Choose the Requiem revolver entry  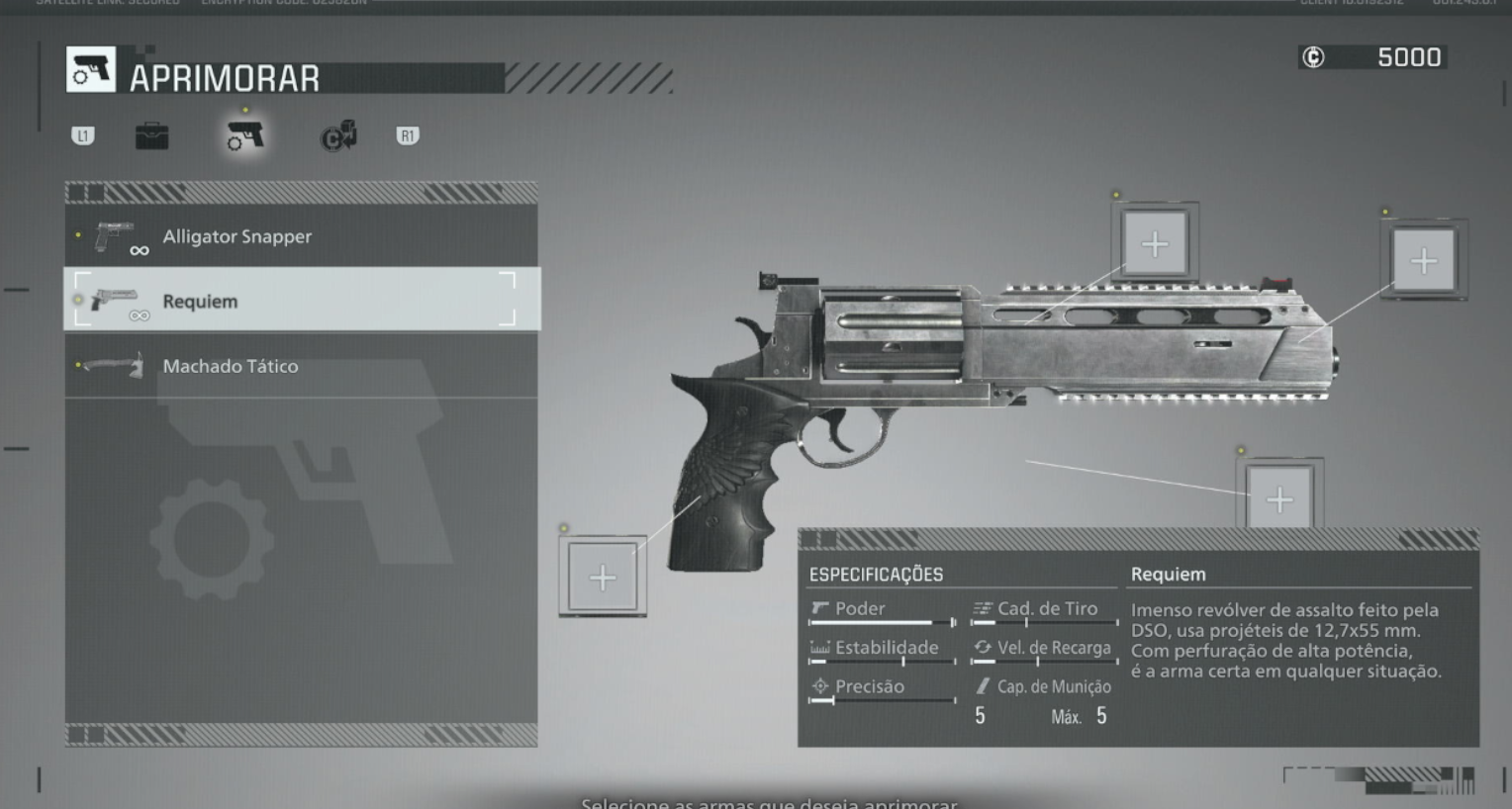coord(301,301)
